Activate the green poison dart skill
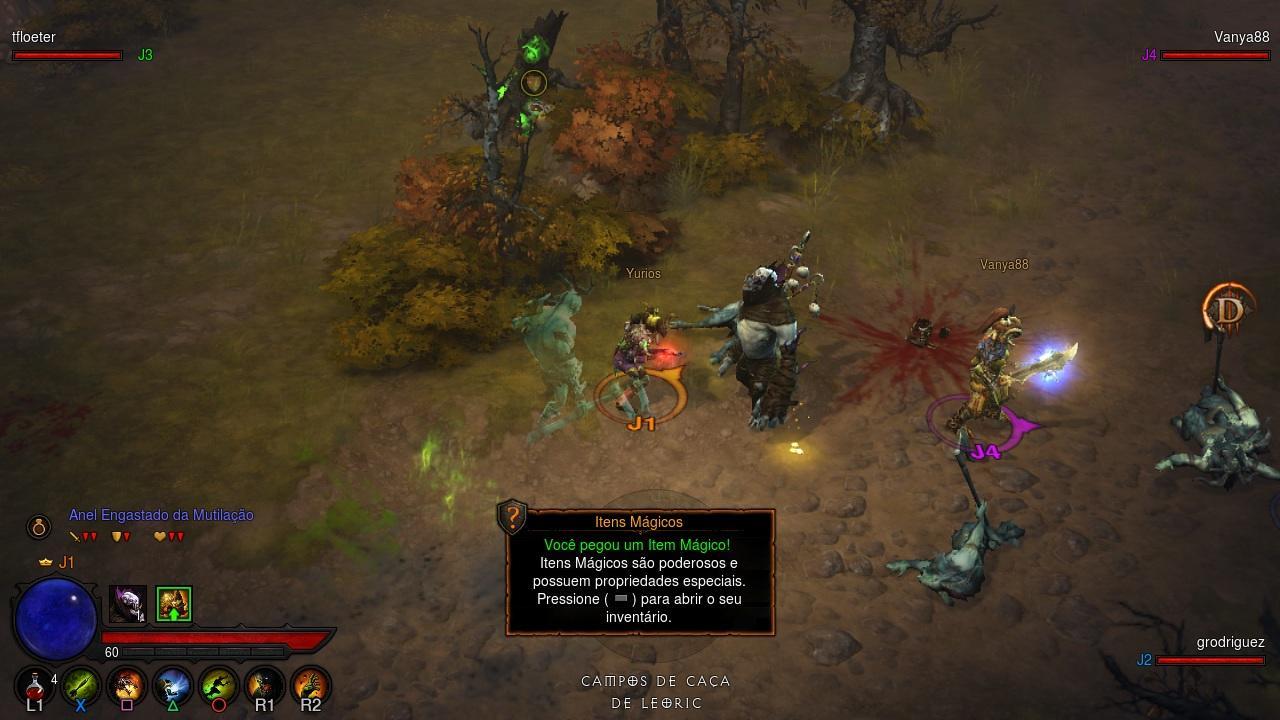Screen dimensions: 1280x720 pyautogui.click(x=81, y=687)
